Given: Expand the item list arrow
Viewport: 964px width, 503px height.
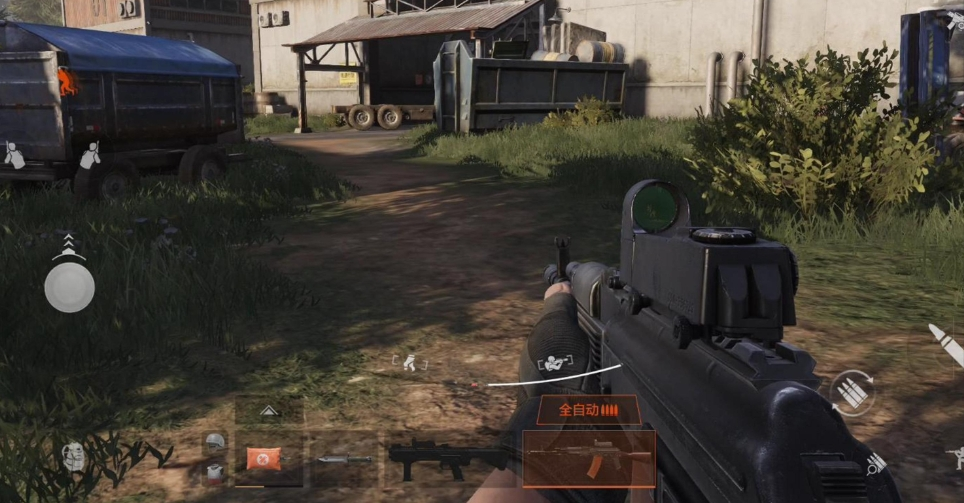Looking at the screenshot, I should click(x=269, y=410).
